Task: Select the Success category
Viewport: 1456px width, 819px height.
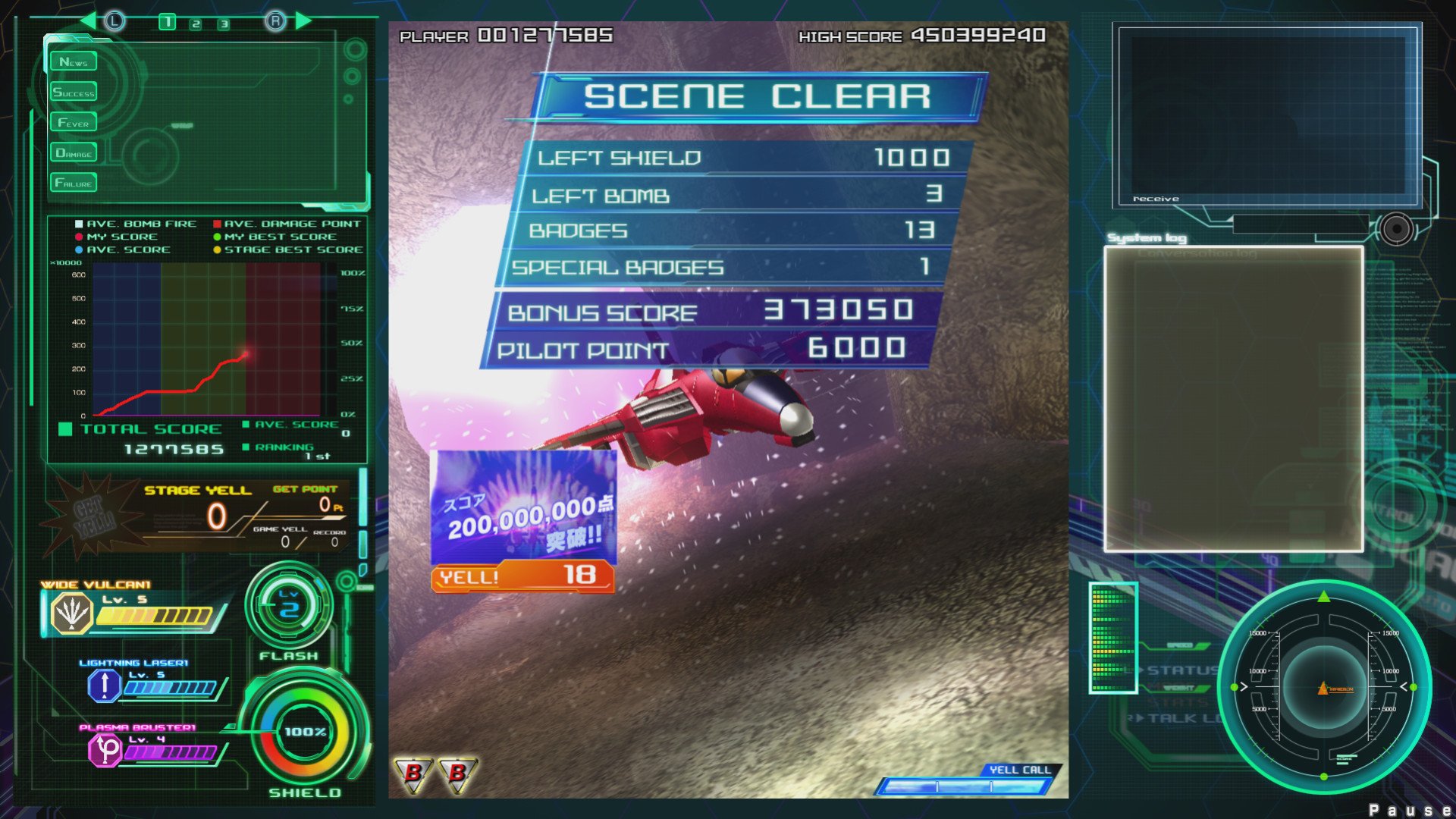Action: click(74, 93)
